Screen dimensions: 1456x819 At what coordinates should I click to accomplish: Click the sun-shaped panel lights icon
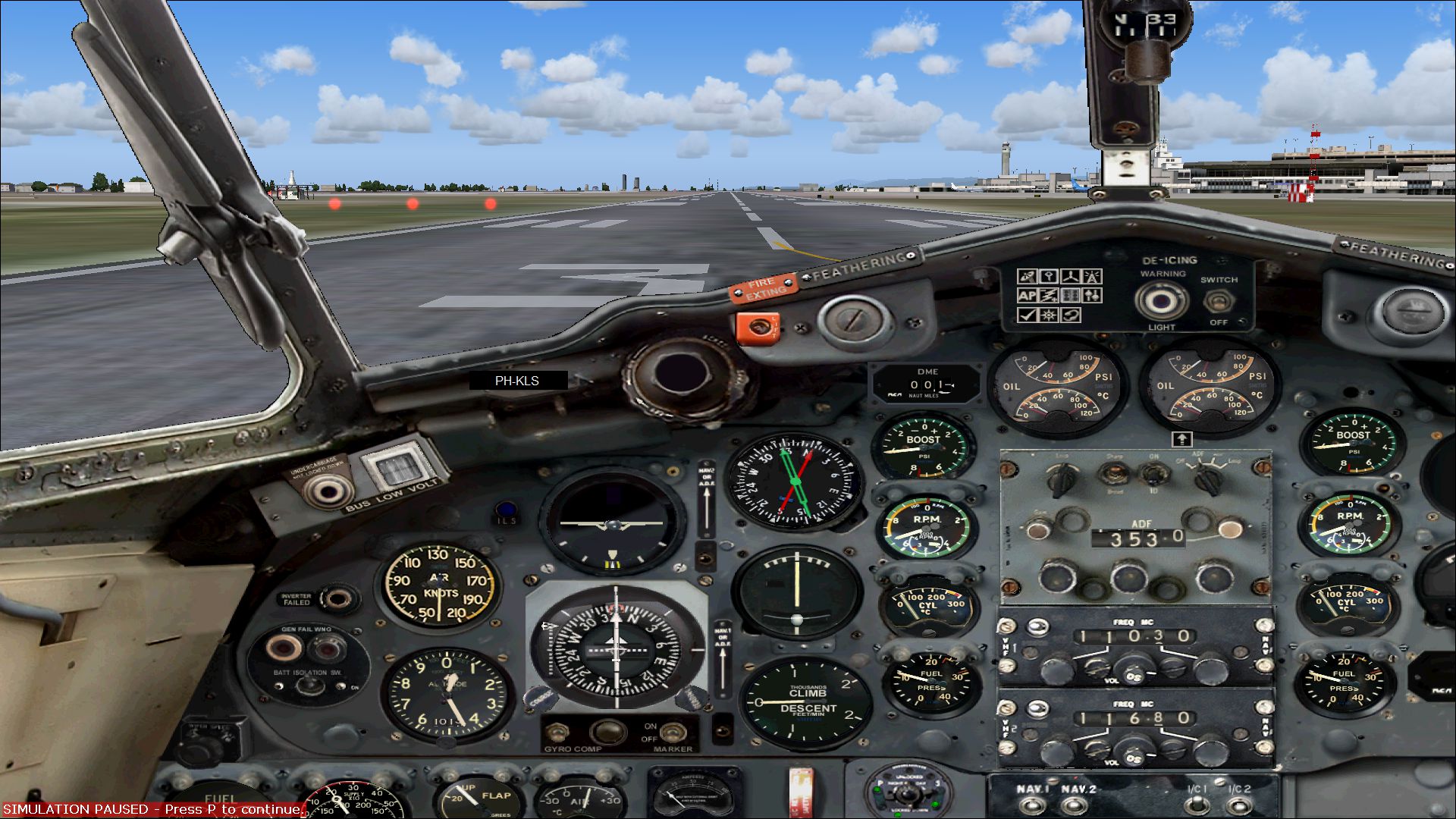click(x=1049, y=315)
